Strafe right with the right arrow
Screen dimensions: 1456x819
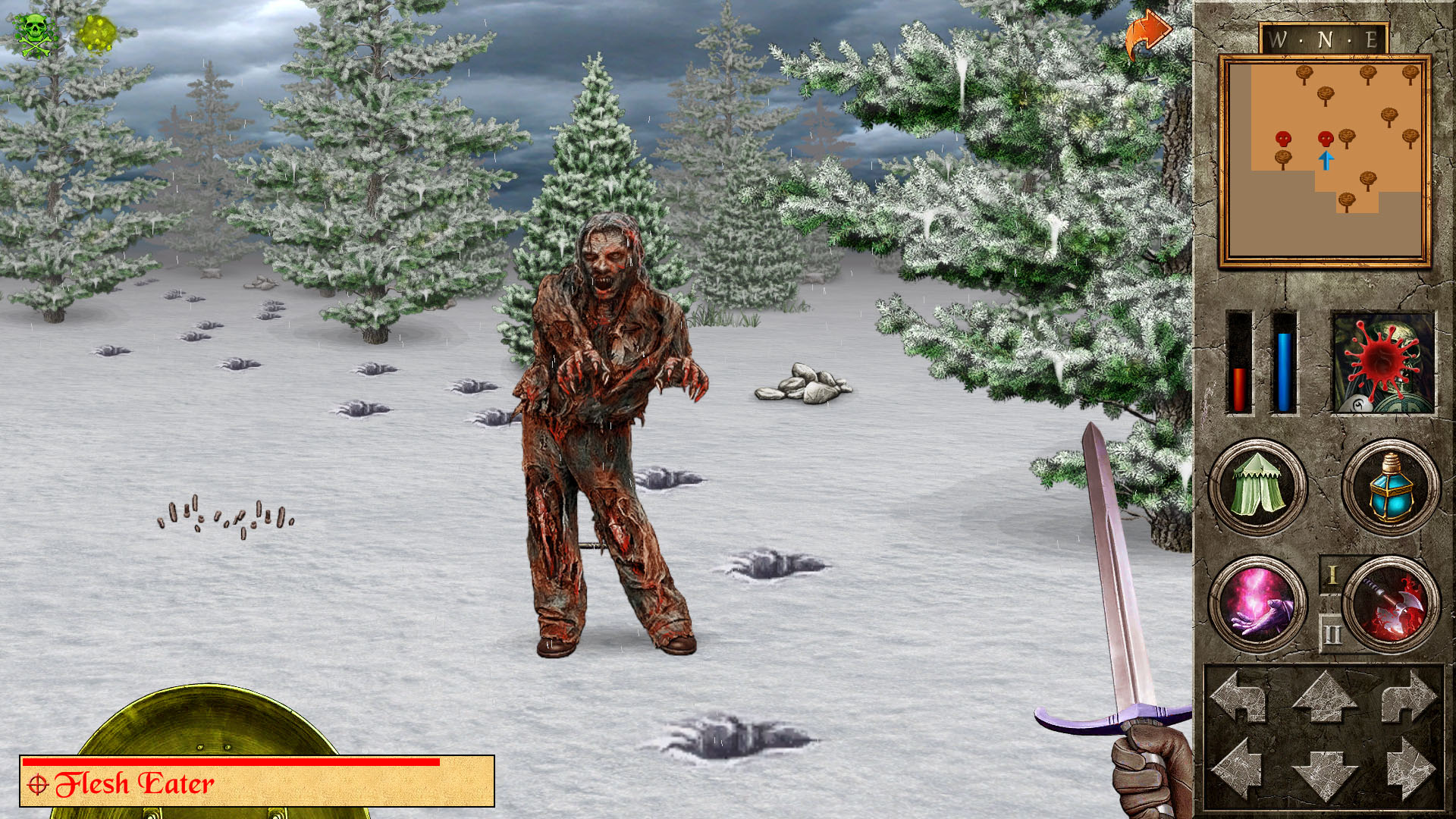pos(1409,770)
